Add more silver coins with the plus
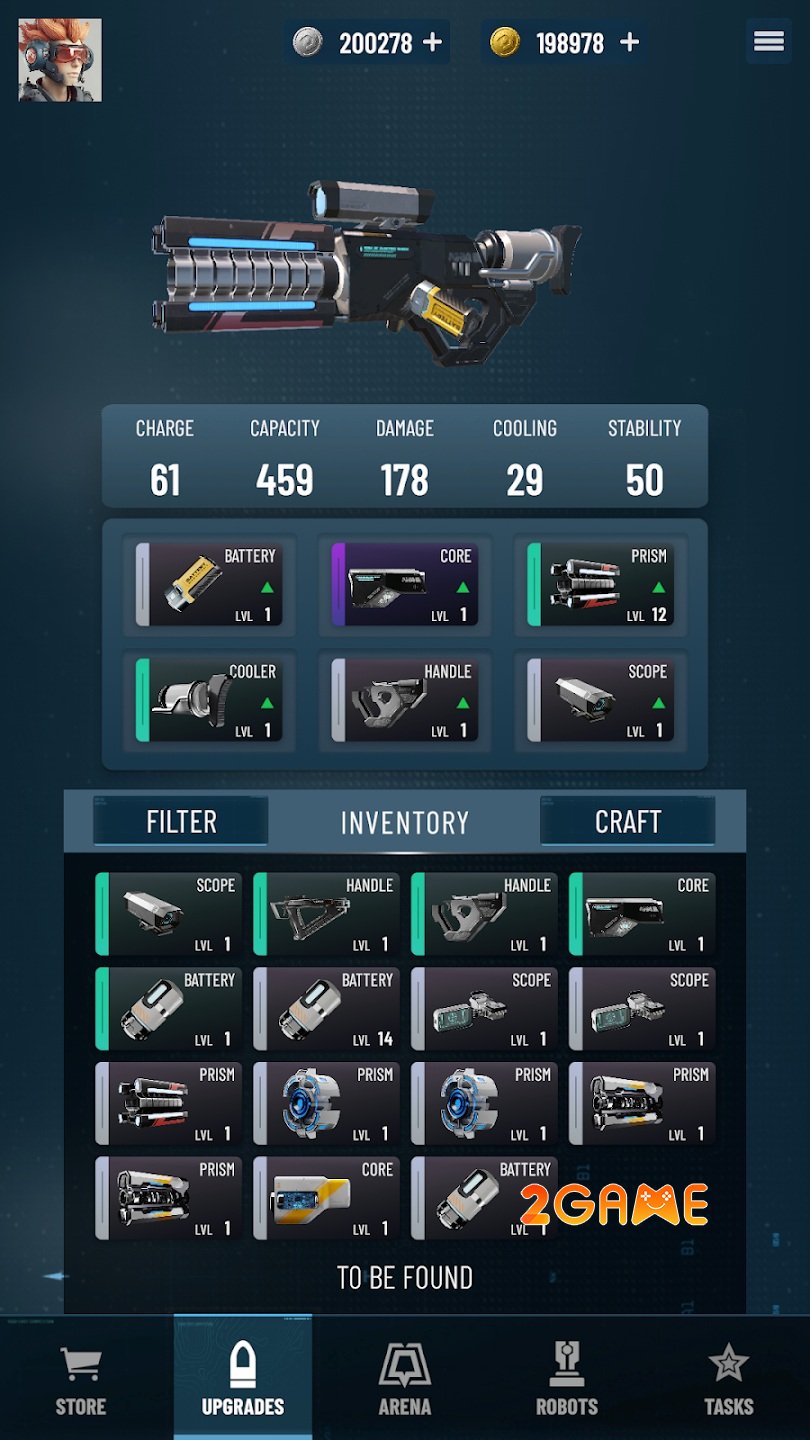 [x=432, y=42]
